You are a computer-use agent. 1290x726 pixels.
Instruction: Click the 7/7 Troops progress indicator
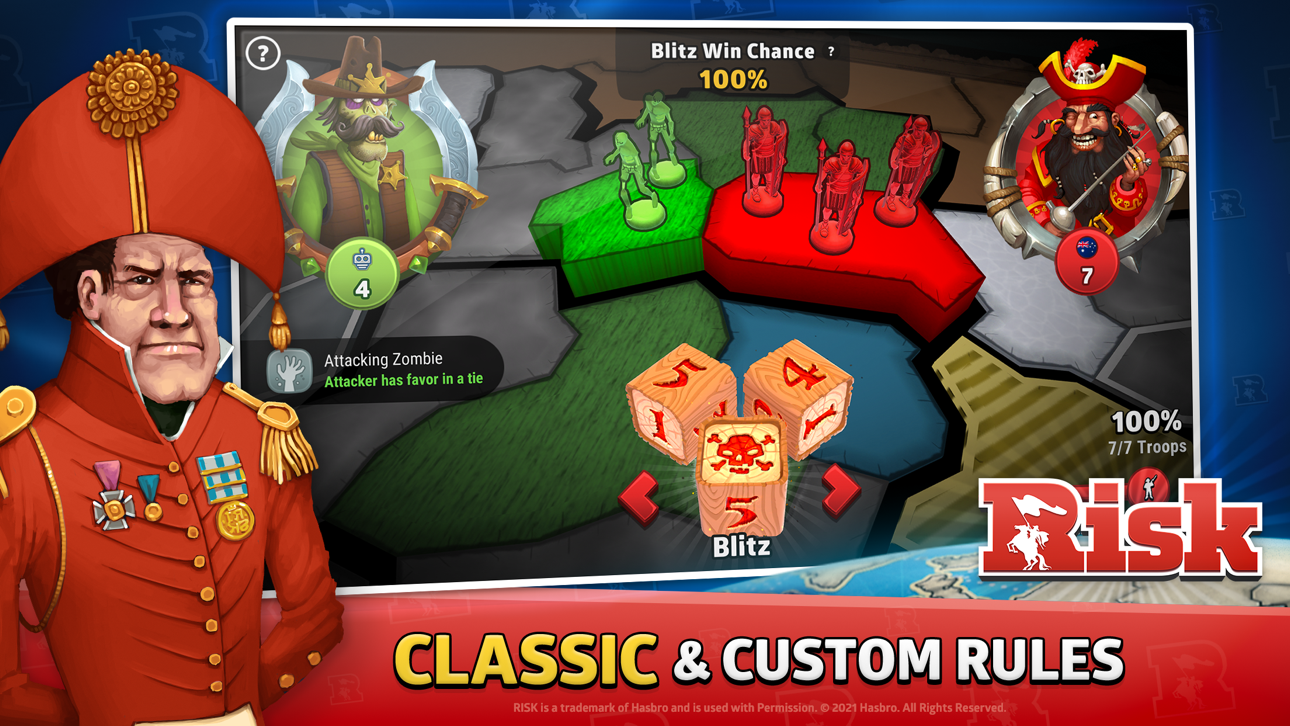tap(1146, 446)
